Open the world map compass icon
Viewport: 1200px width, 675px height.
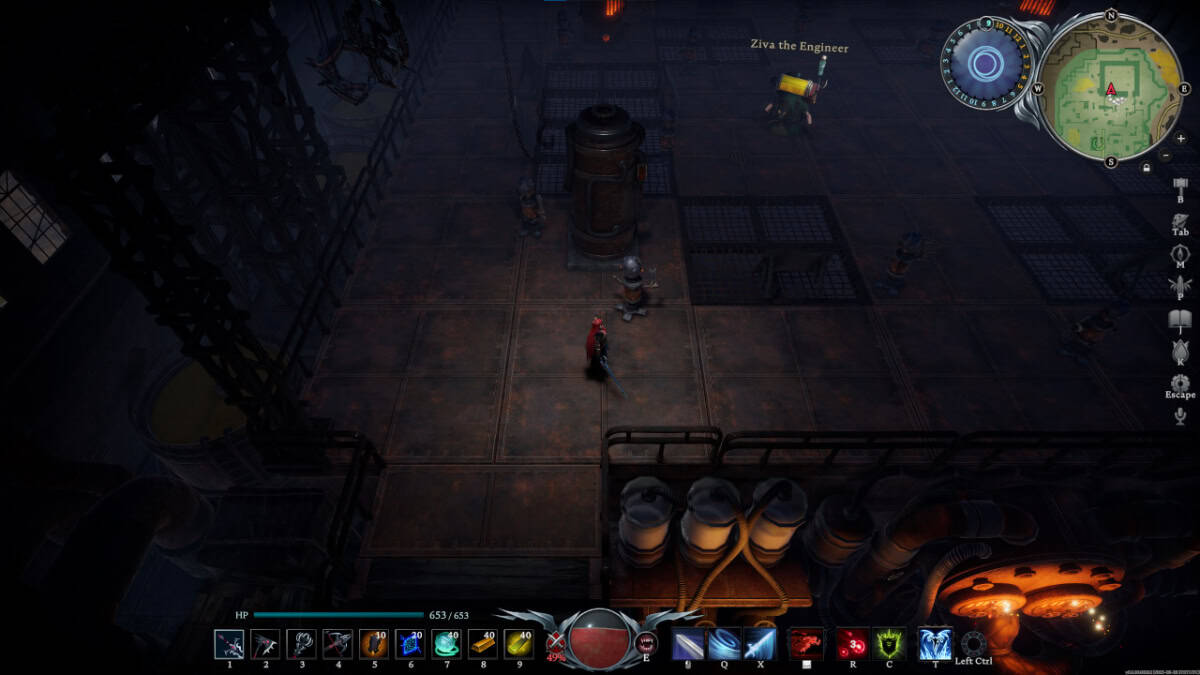pyautogui.click(x=1180, y=252)
